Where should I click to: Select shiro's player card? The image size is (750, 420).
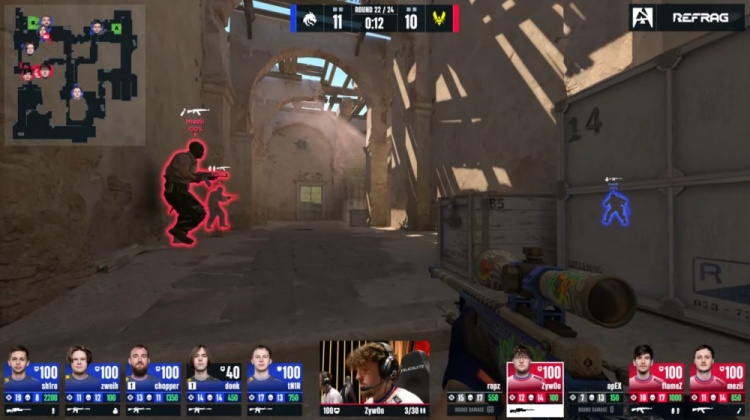[32, 380]
